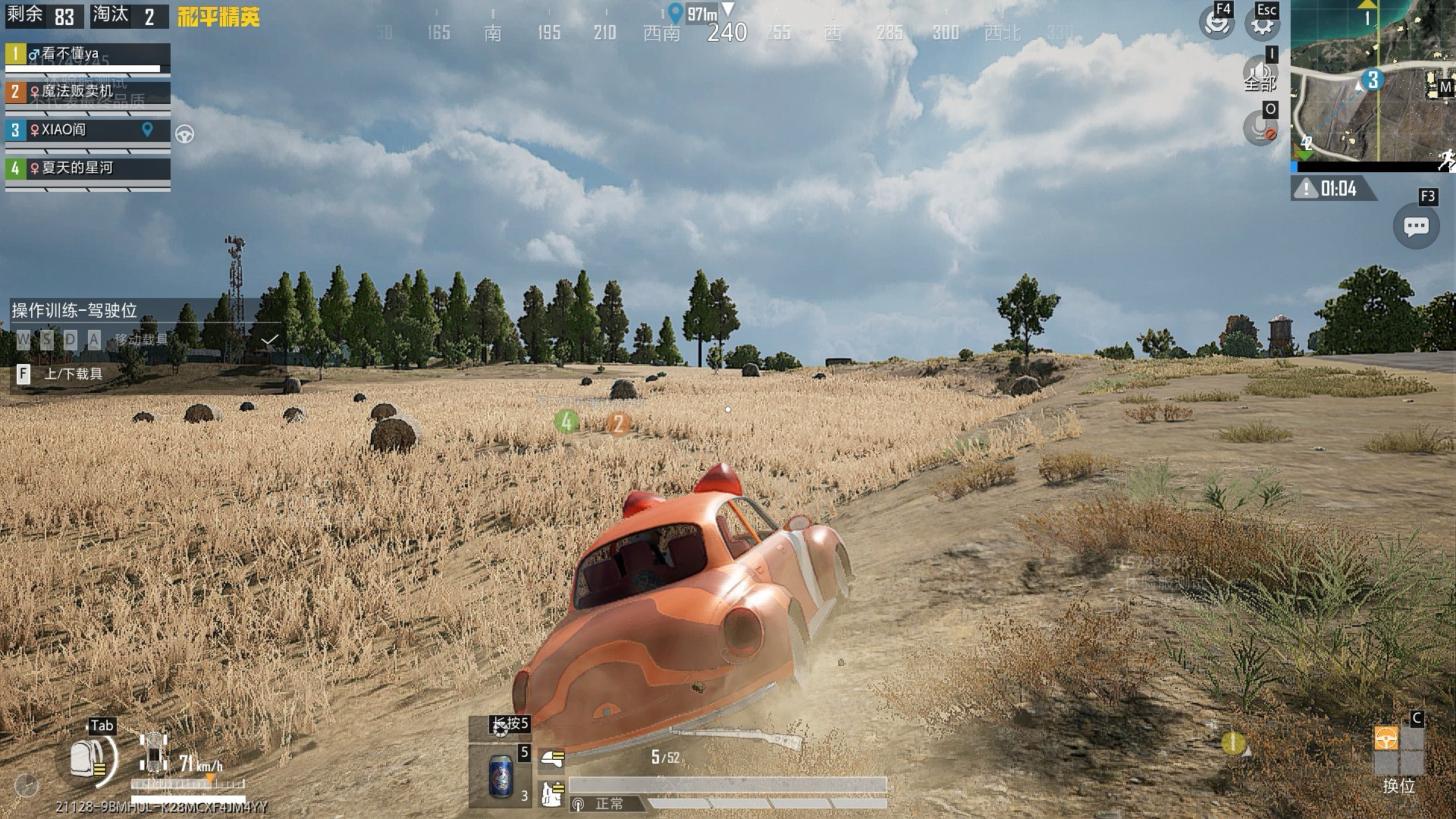The height and width of the screenshot is (819, 1456).
Task: Open the backpack inventory
Action: [x=87, y=759]
